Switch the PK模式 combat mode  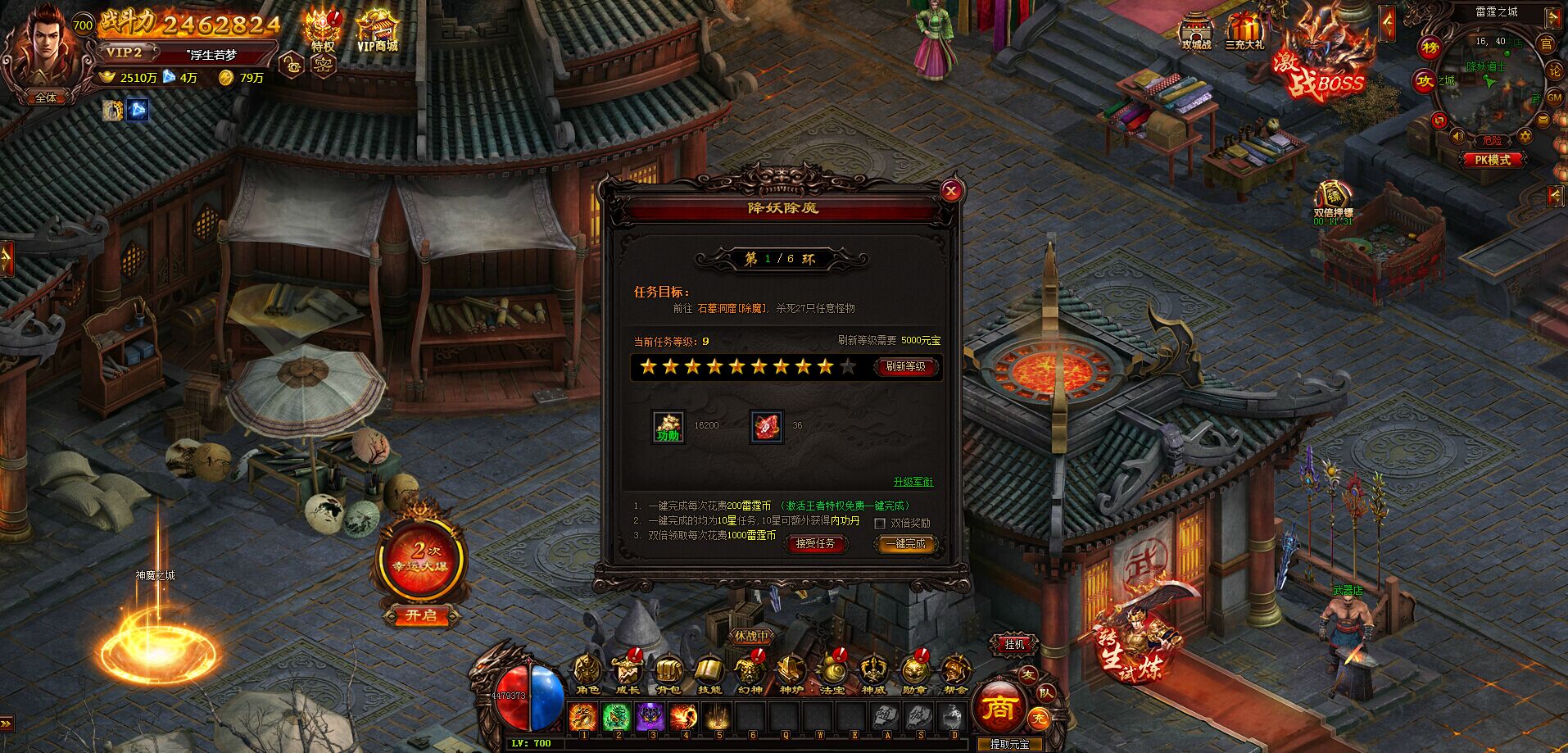pos(1492,161)
